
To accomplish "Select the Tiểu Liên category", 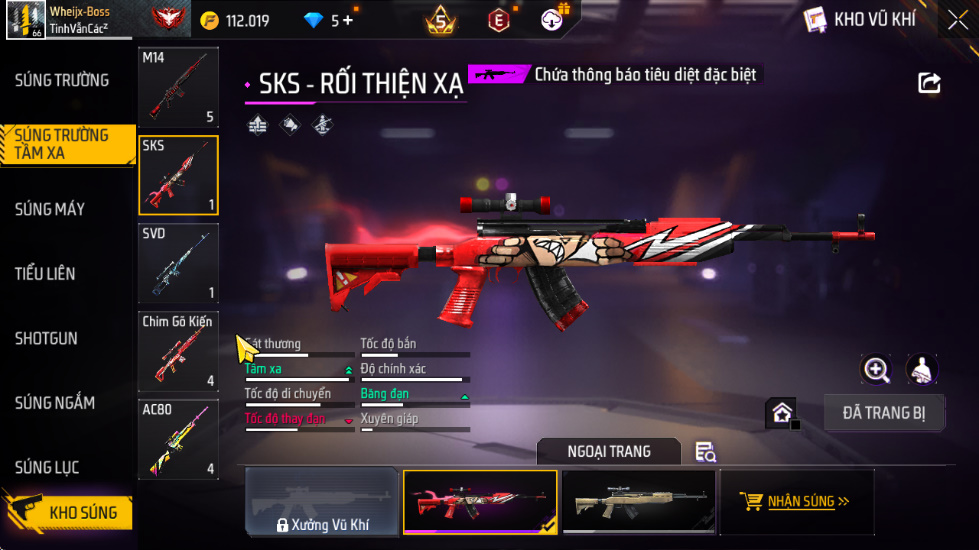I will click(x=45, y=274).
